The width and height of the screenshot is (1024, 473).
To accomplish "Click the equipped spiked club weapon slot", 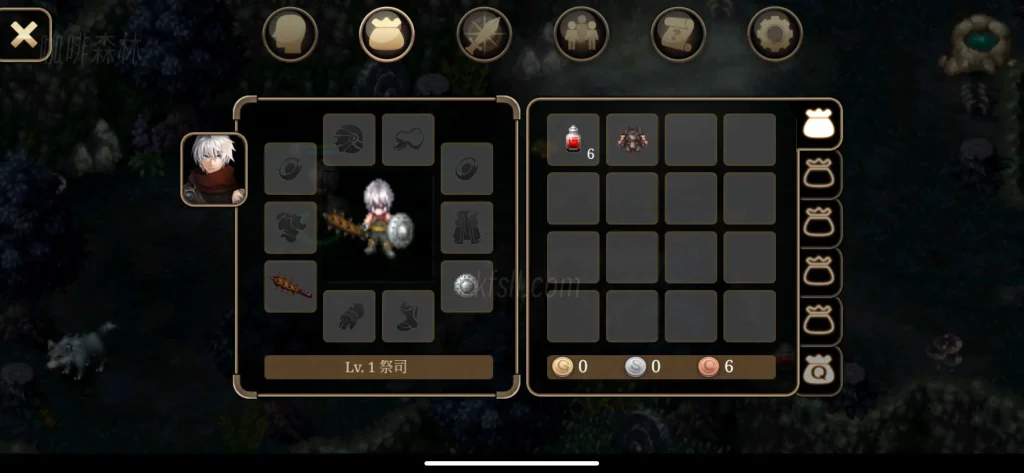I will (x=290, y=287).
